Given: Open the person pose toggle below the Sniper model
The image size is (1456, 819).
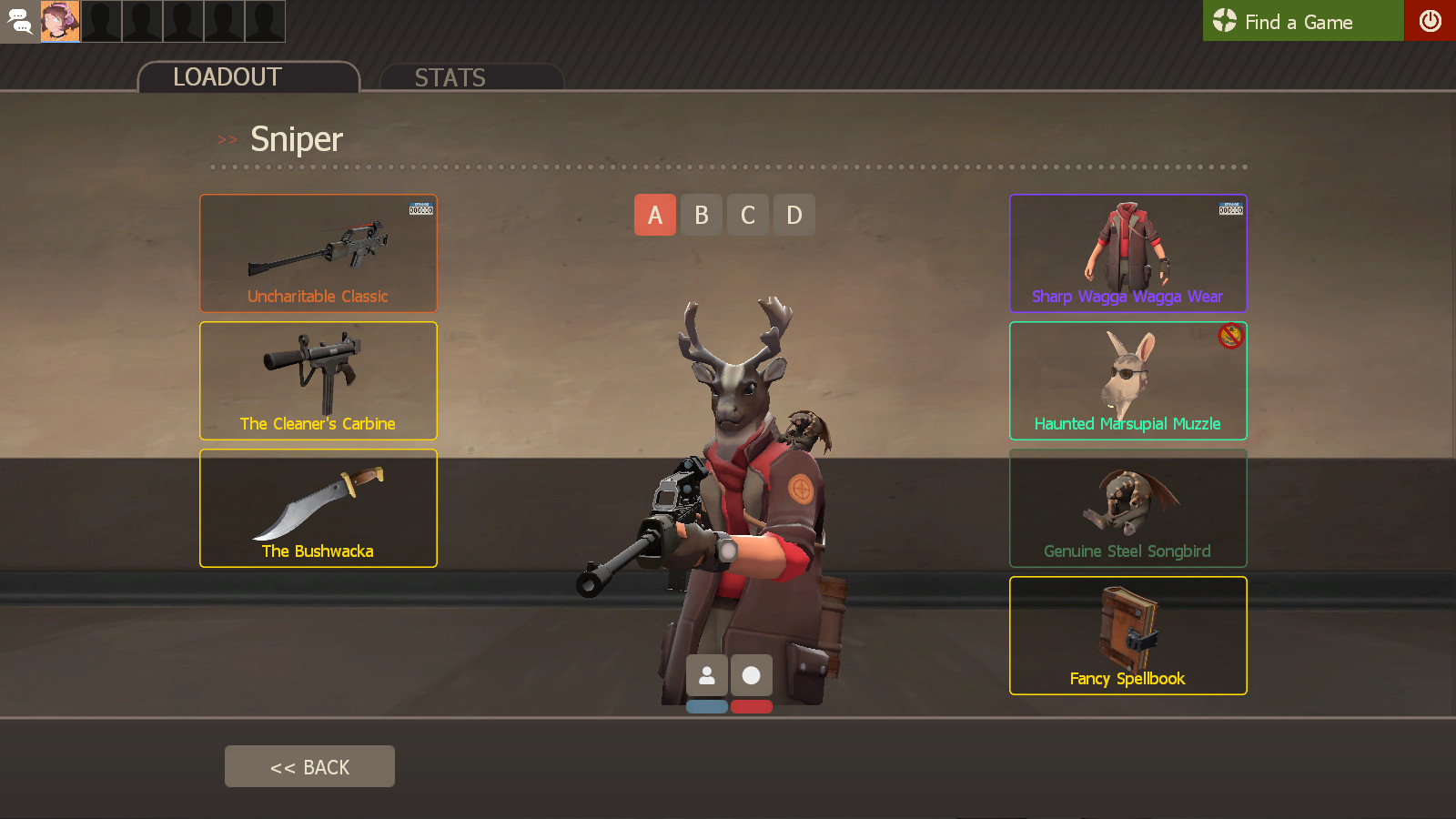Looking at the screenshot, I should pyautogui.click(x=707, y=674).
